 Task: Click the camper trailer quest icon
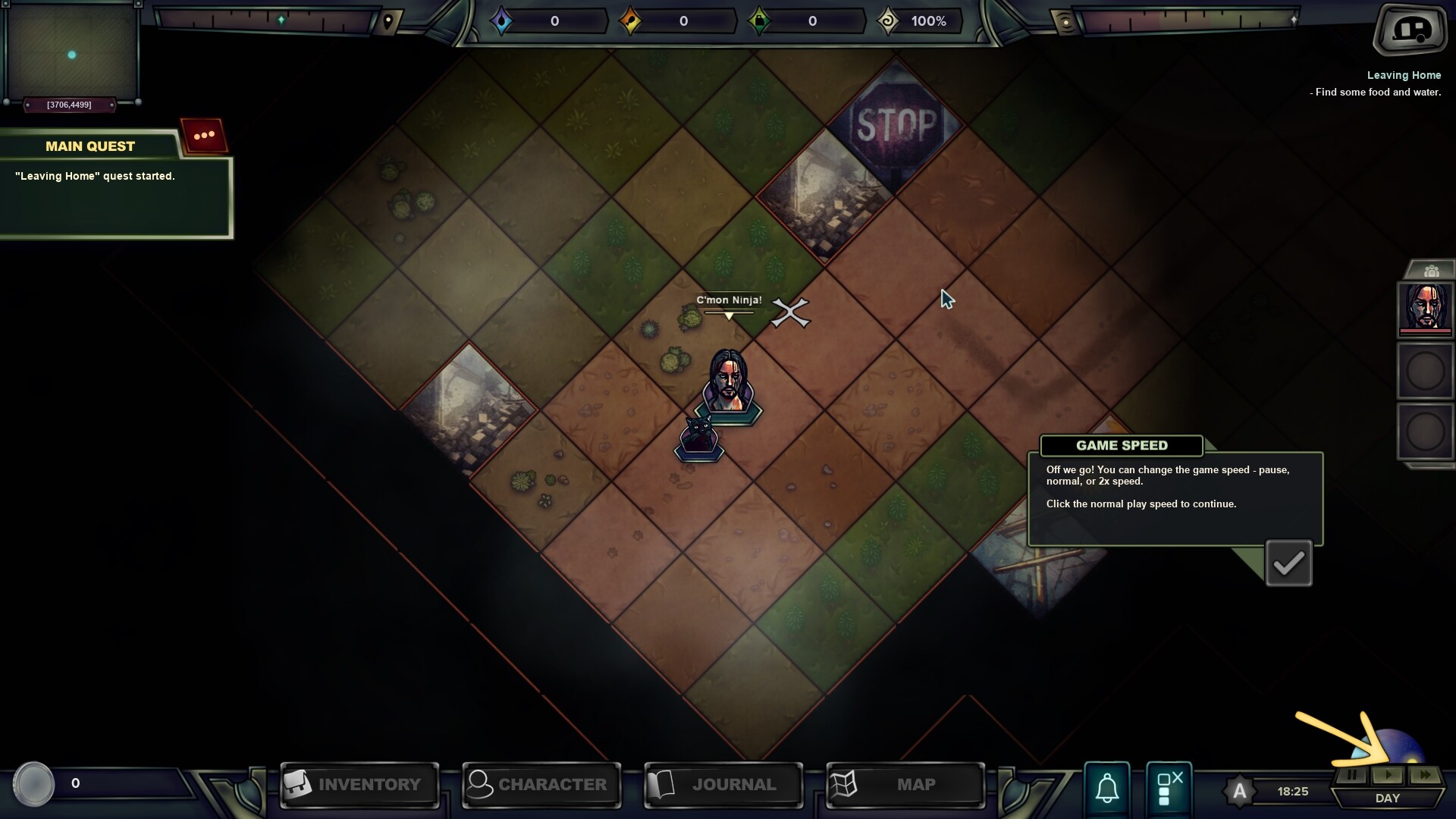[x=1409, y=31]
